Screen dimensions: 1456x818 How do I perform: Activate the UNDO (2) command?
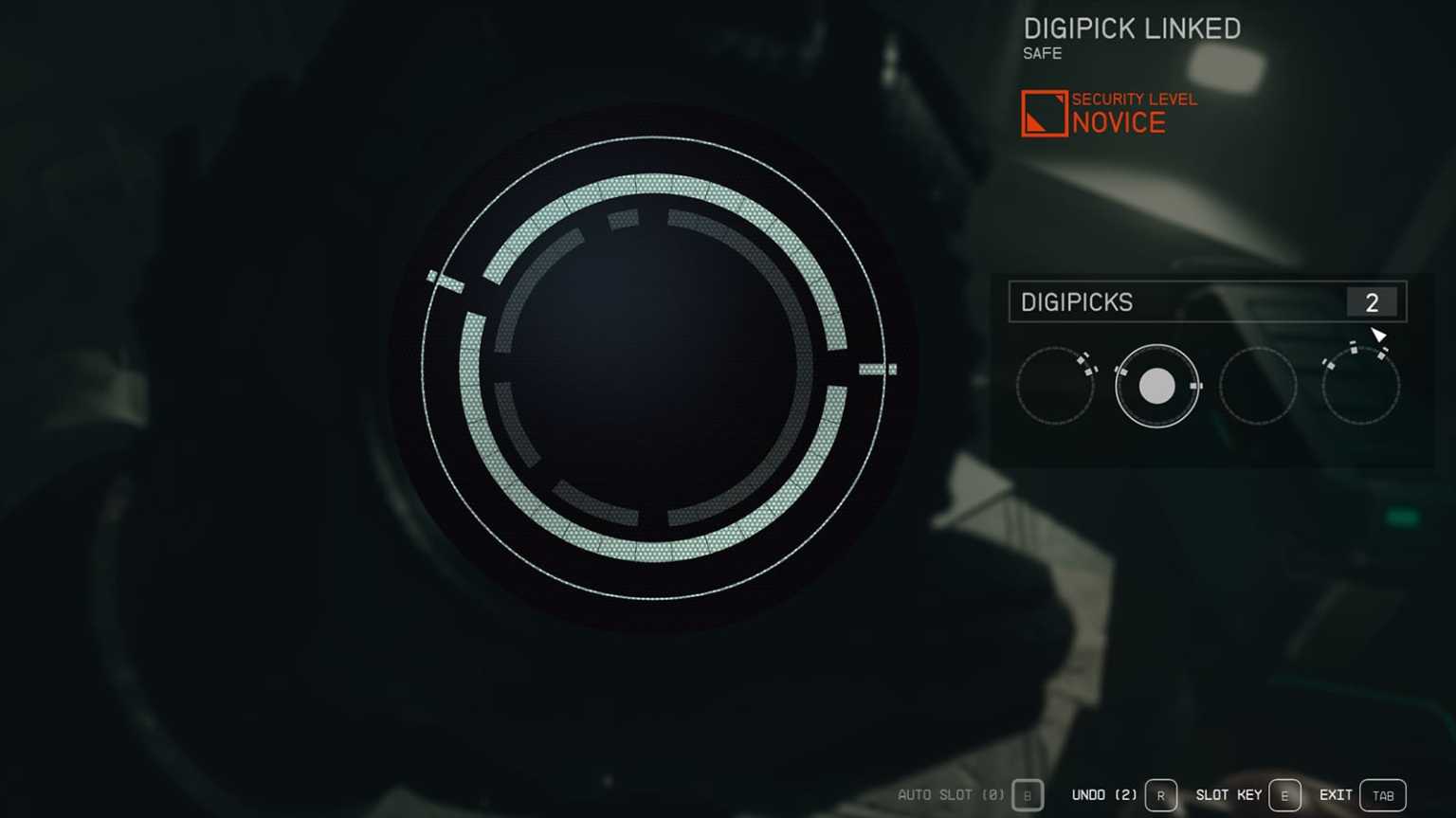point(1105,795)
